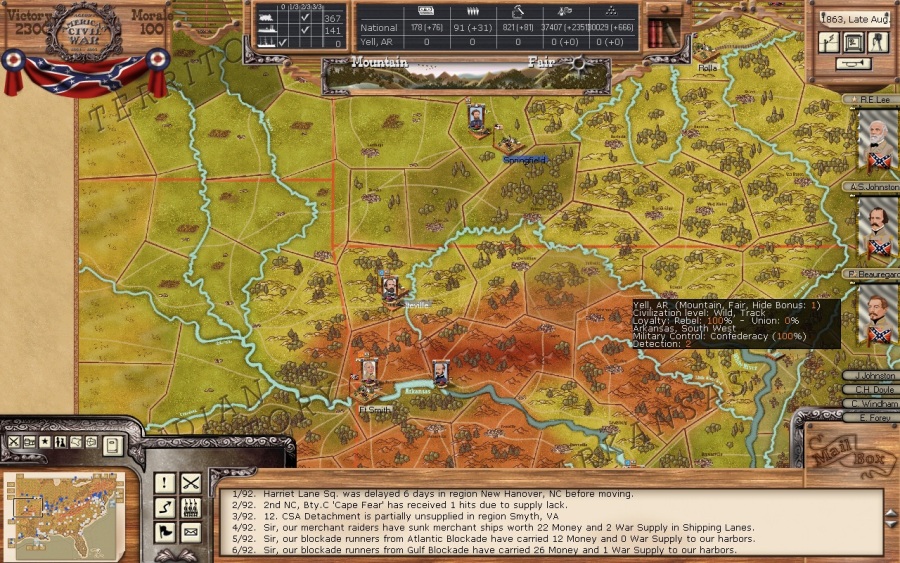The image size is (900, 563).
Task: Choose the C. Windham tab
Action: point(868,403)
